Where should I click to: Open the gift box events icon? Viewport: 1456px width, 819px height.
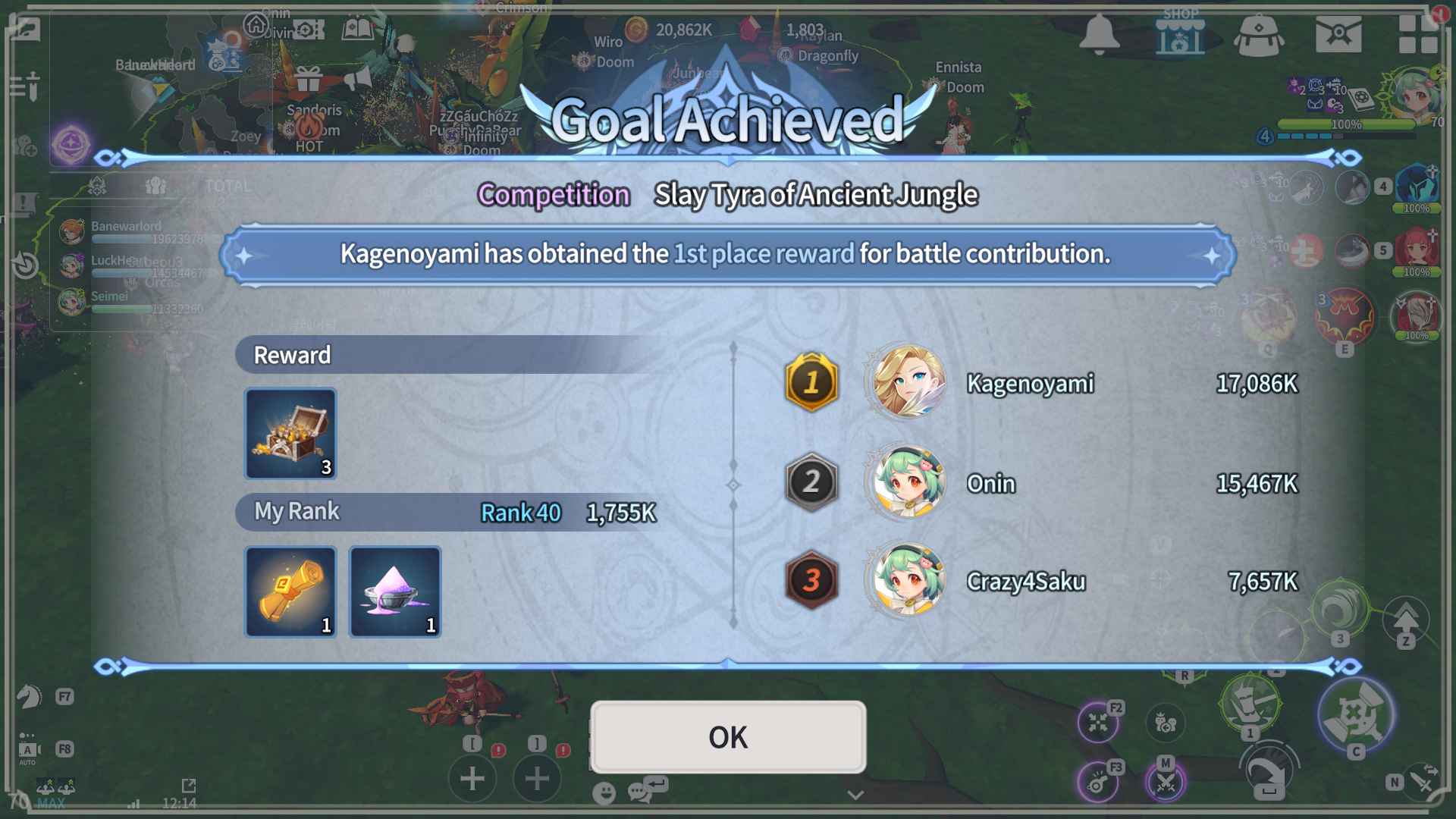[309, 78]
